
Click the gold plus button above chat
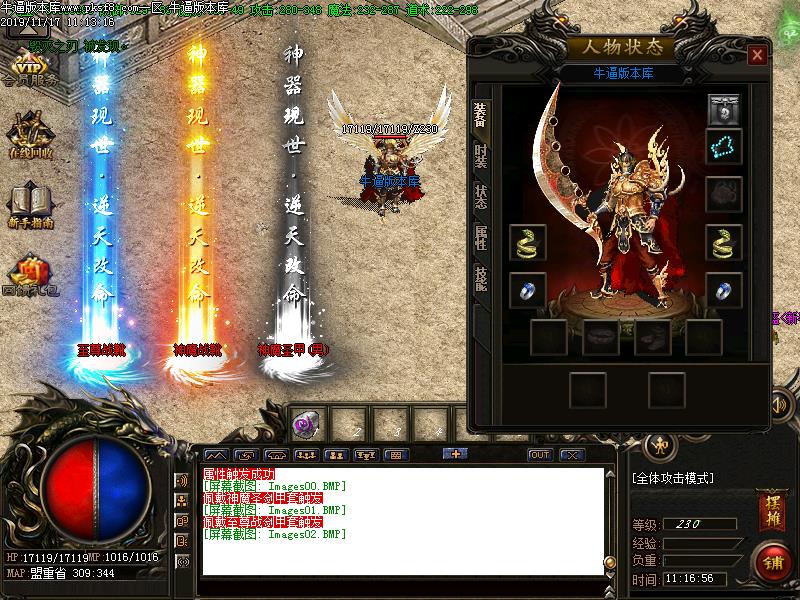(x=455, y=454)
